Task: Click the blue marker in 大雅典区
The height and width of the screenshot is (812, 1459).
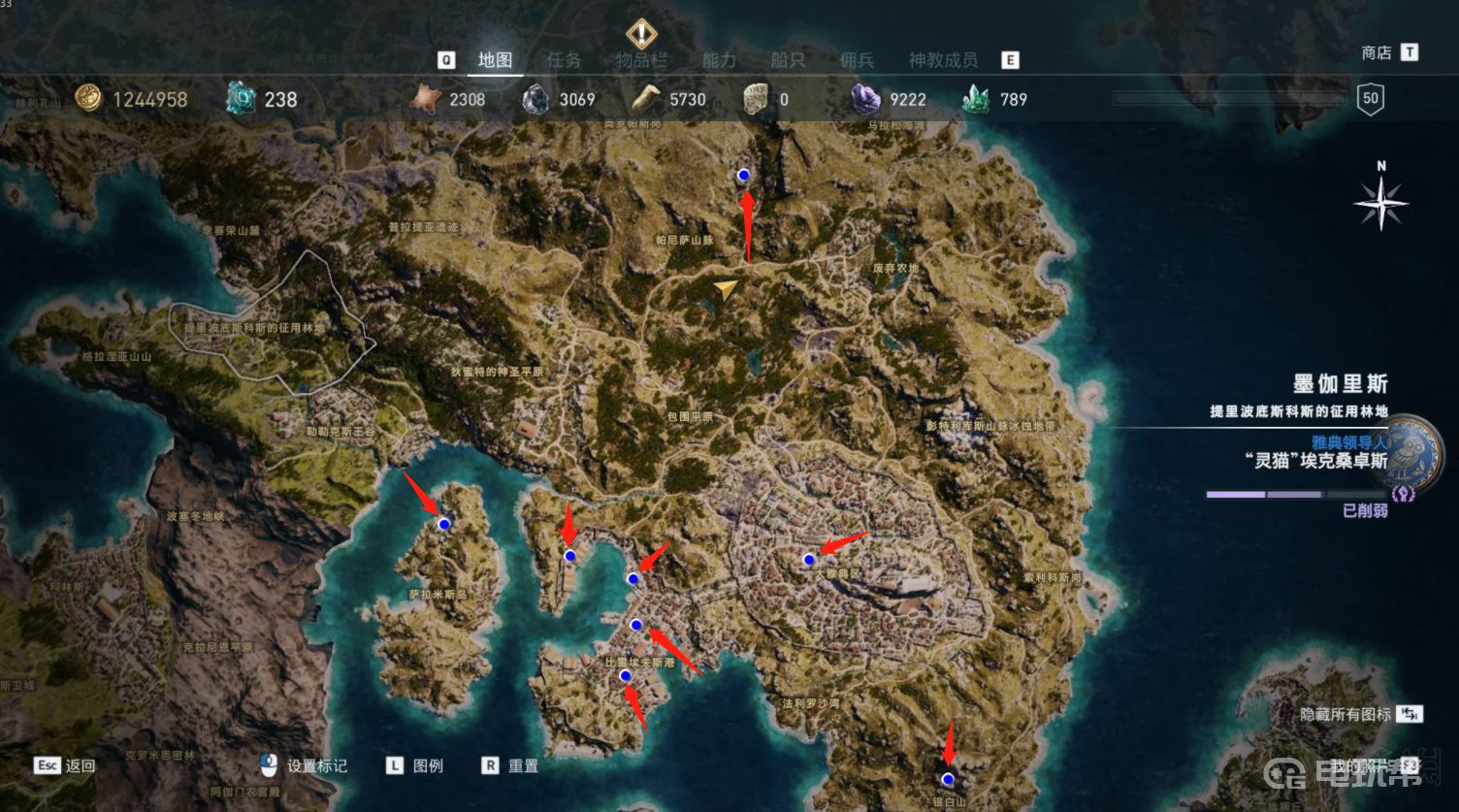Action: pyautogui.click(x=808, y=560)
